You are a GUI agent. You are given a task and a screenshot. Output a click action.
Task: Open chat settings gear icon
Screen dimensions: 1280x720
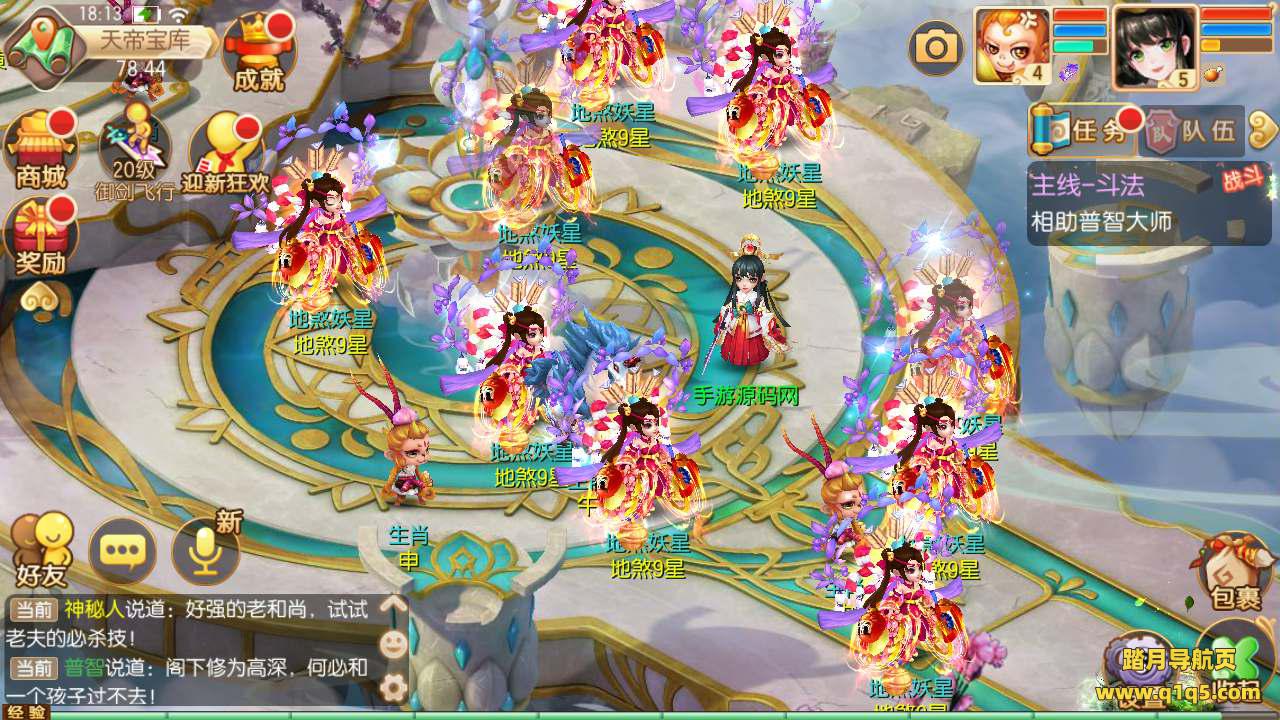tap(394, 686)
